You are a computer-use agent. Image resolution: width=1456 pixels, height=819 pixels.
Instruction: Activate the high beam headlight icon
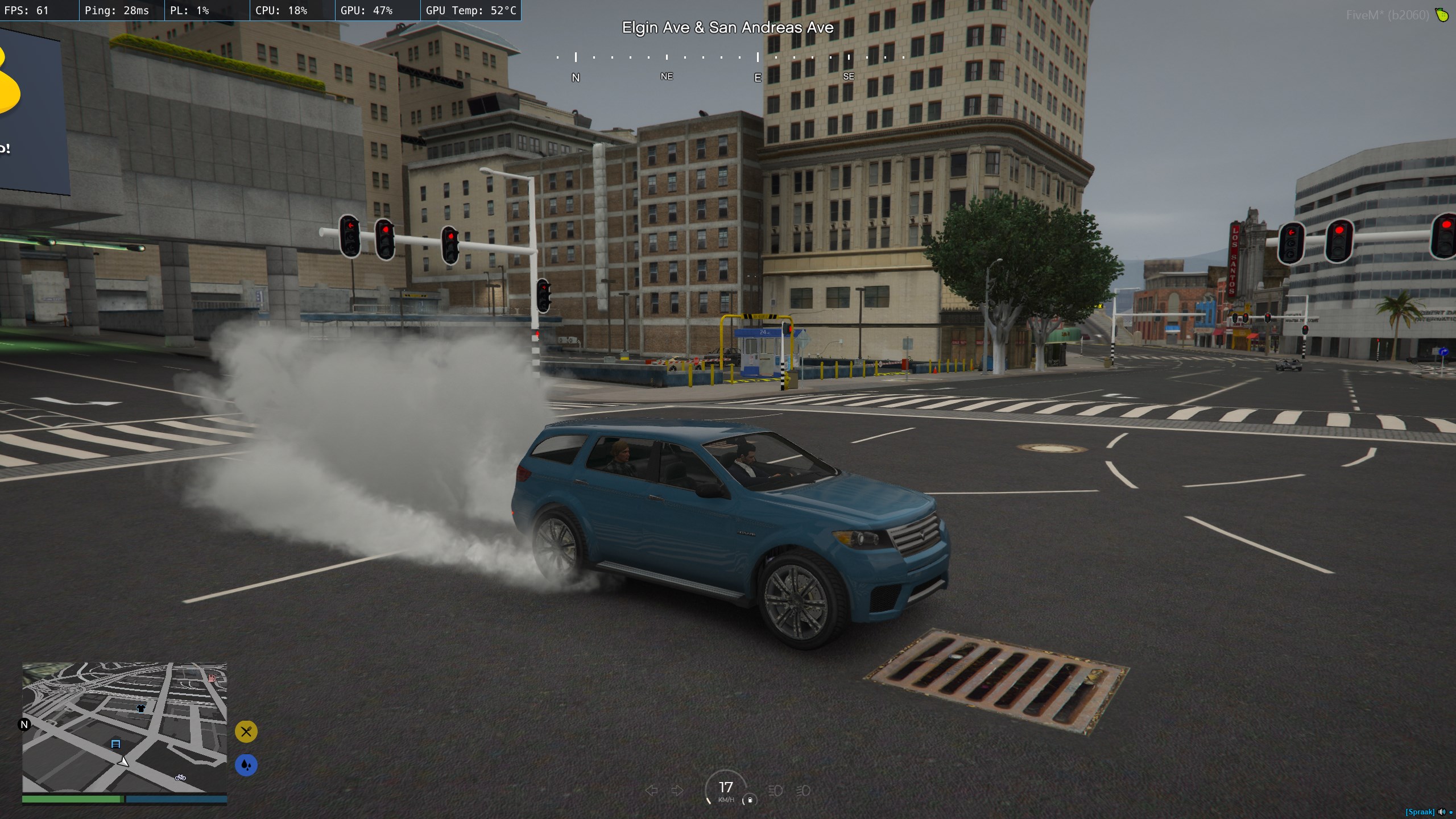pyautogui.click(x=775, y=791)
